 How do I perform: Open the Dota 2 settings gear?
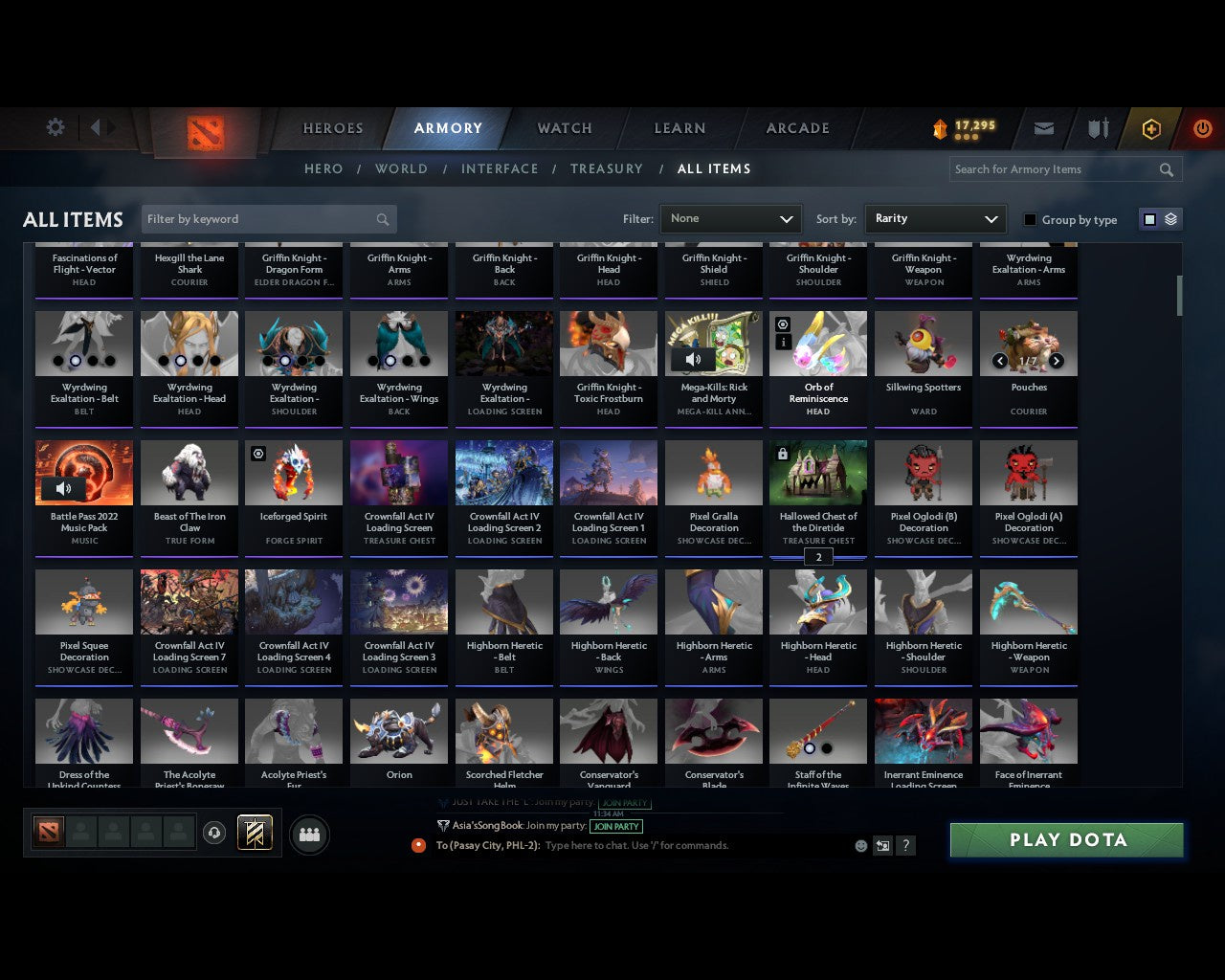click(x=55, y=127)
